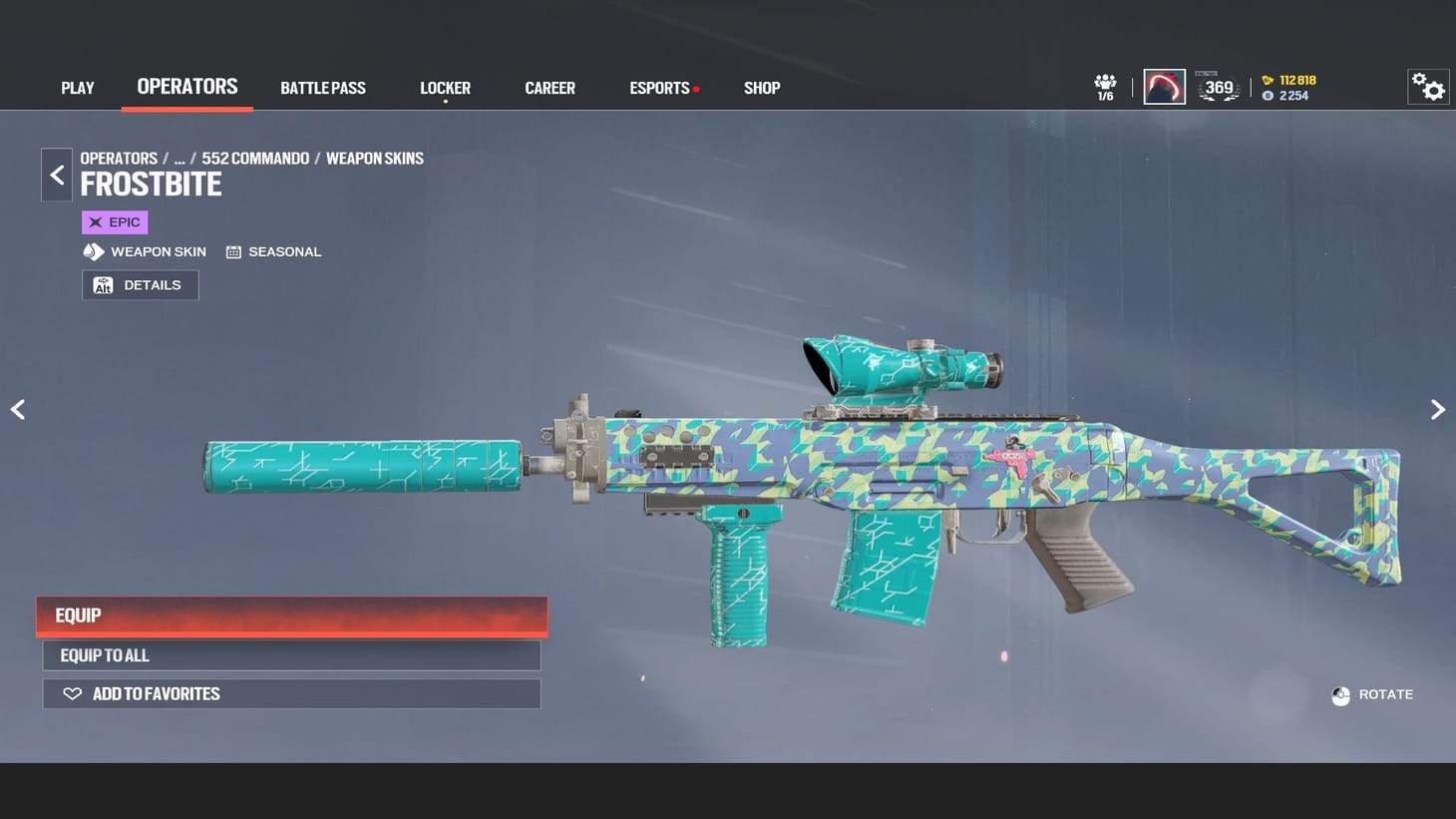Open 552 Commando in the breadcrumb trail

[x=254, y=158]
